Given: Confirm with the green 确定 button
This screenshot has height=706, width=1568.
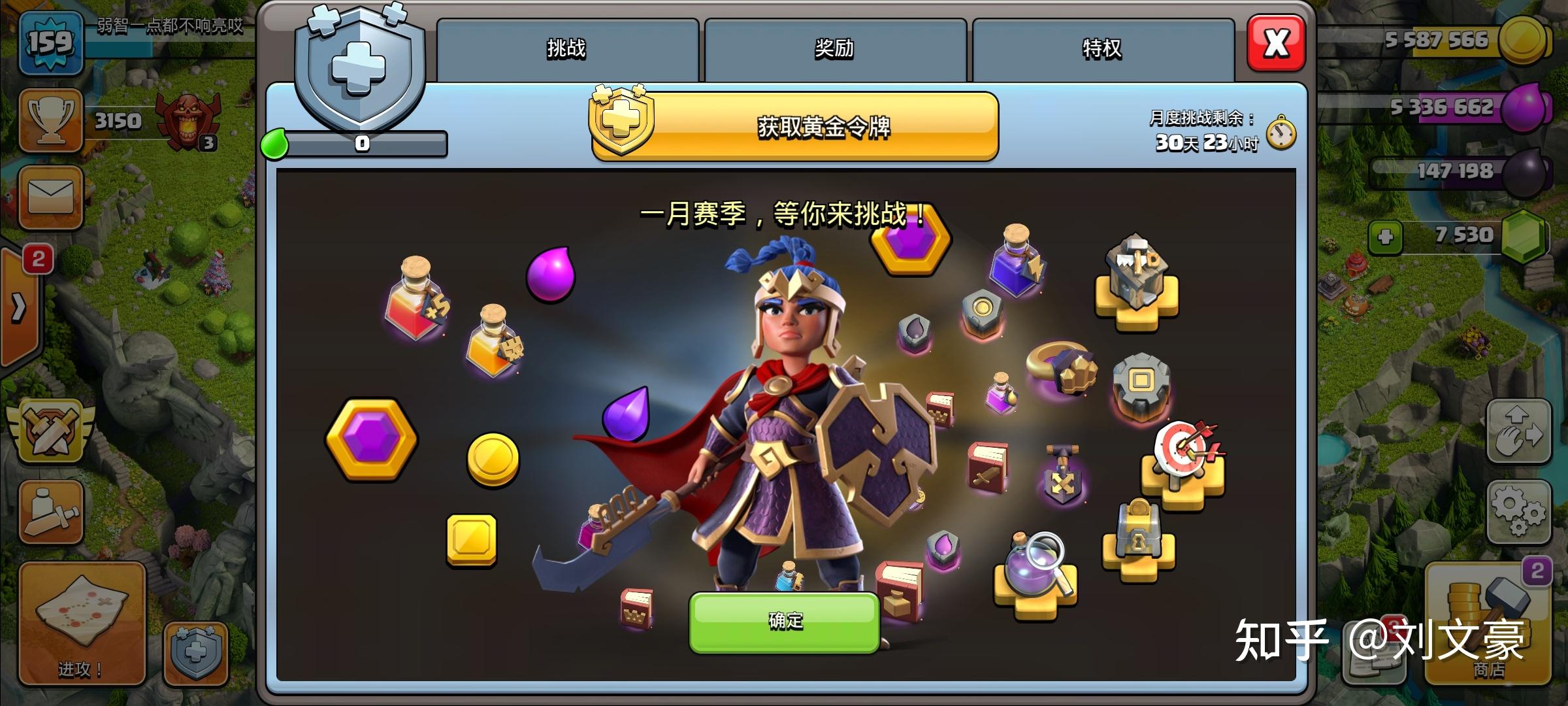Looking at the screenshot, I should pyautogui.click(x=785, y=621).
